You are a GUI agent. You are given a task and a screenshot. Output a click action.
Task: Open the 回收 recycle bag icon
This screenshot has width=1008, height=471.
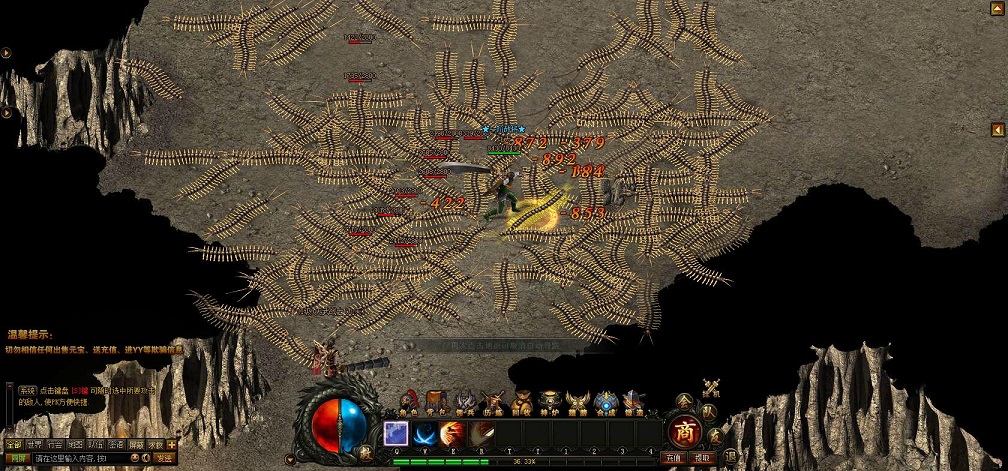pos(521,401)
